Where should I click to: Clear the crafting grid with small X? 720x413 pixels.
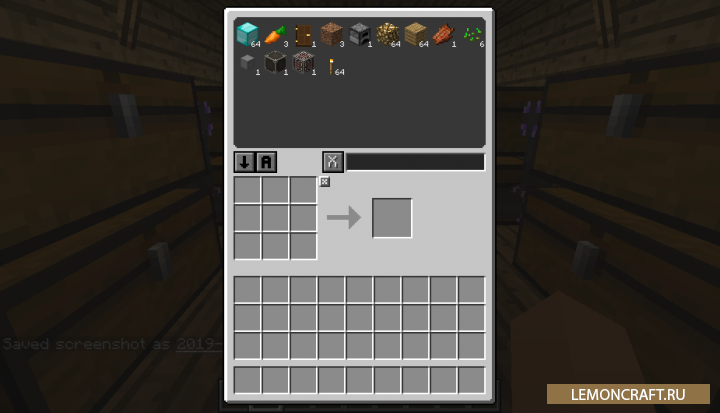tap(325, 181)
